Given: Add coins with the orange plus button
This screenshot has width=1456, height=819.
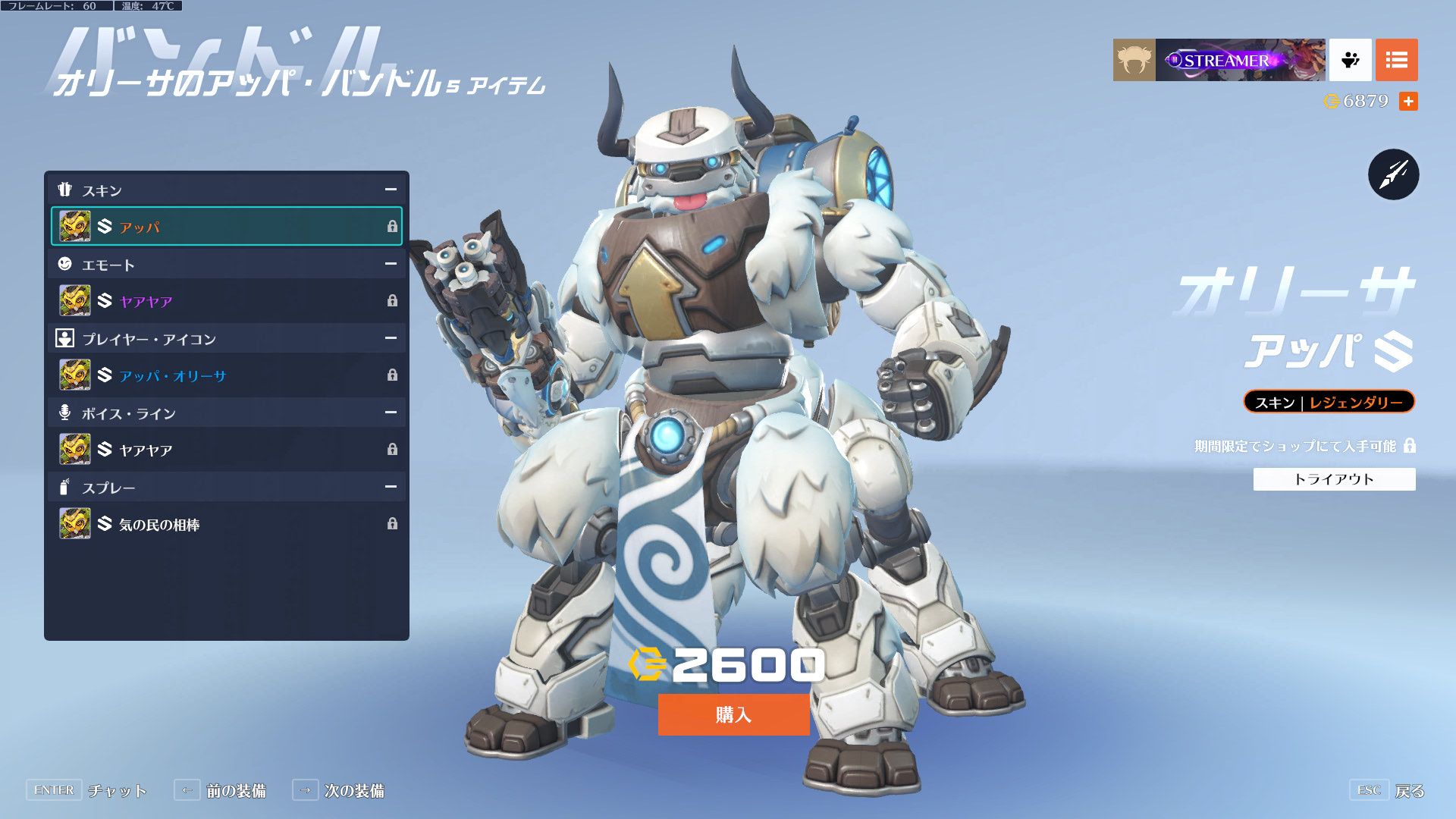Looking at the screenshot, I should pos(1408,101).
